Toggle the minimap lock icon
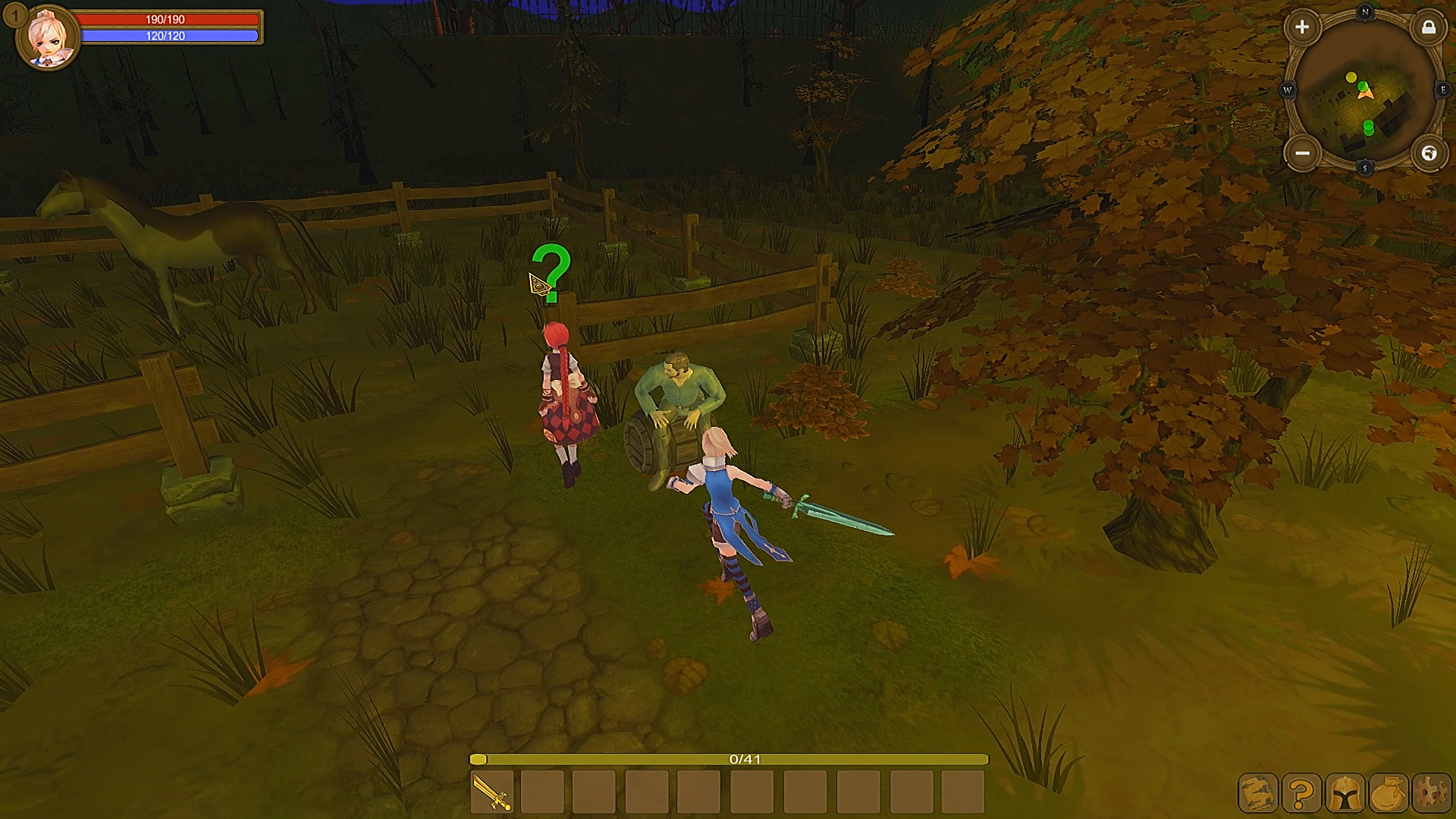Viewport: 1456px width, 819px height. click(1429, 28)
